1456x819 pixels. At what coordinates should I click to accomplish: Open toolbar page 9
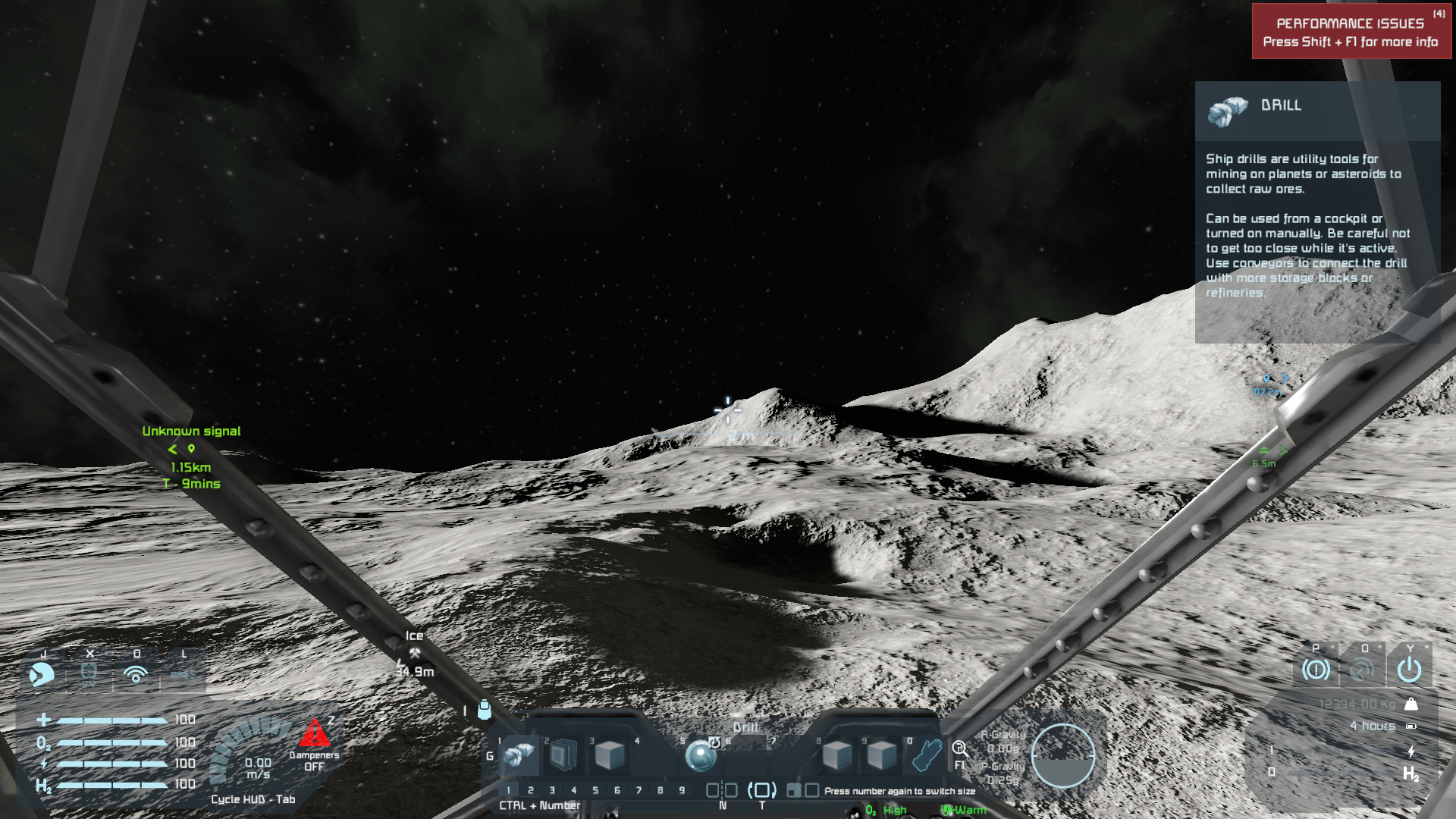682,790
